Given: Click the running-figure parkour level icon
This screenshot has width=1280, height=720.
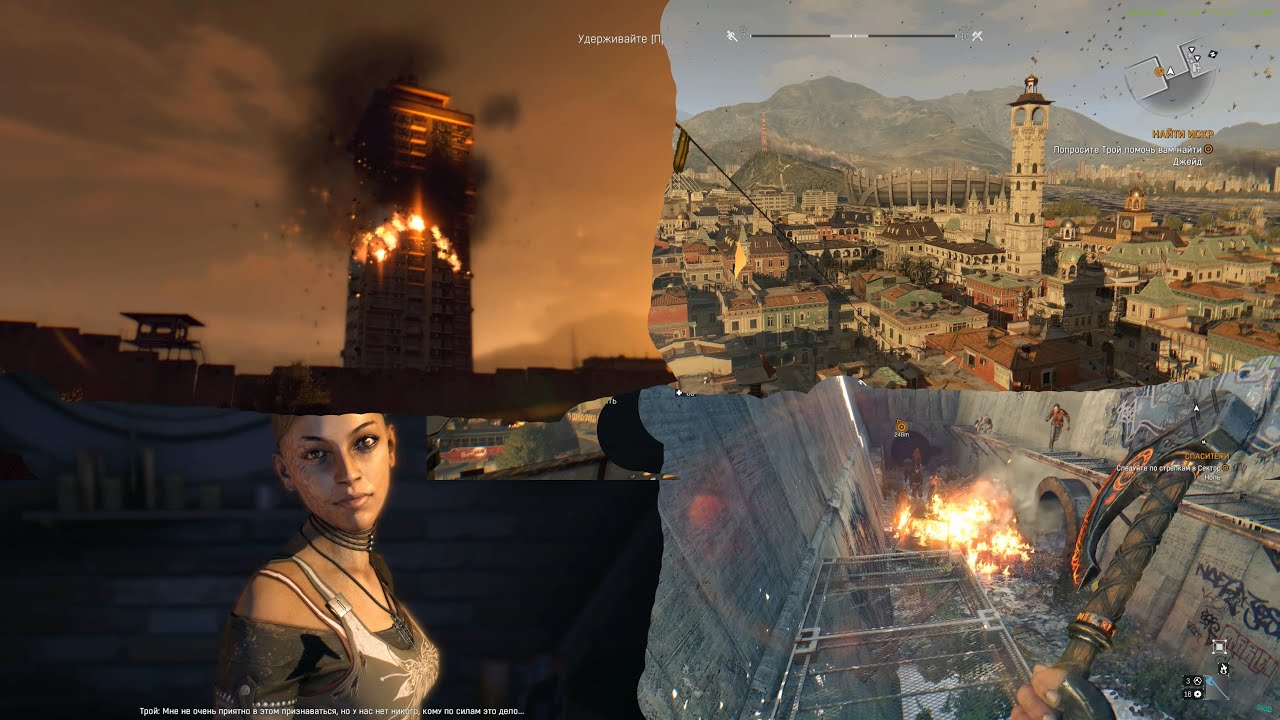Looking at the screenshot, I should 732,36.
